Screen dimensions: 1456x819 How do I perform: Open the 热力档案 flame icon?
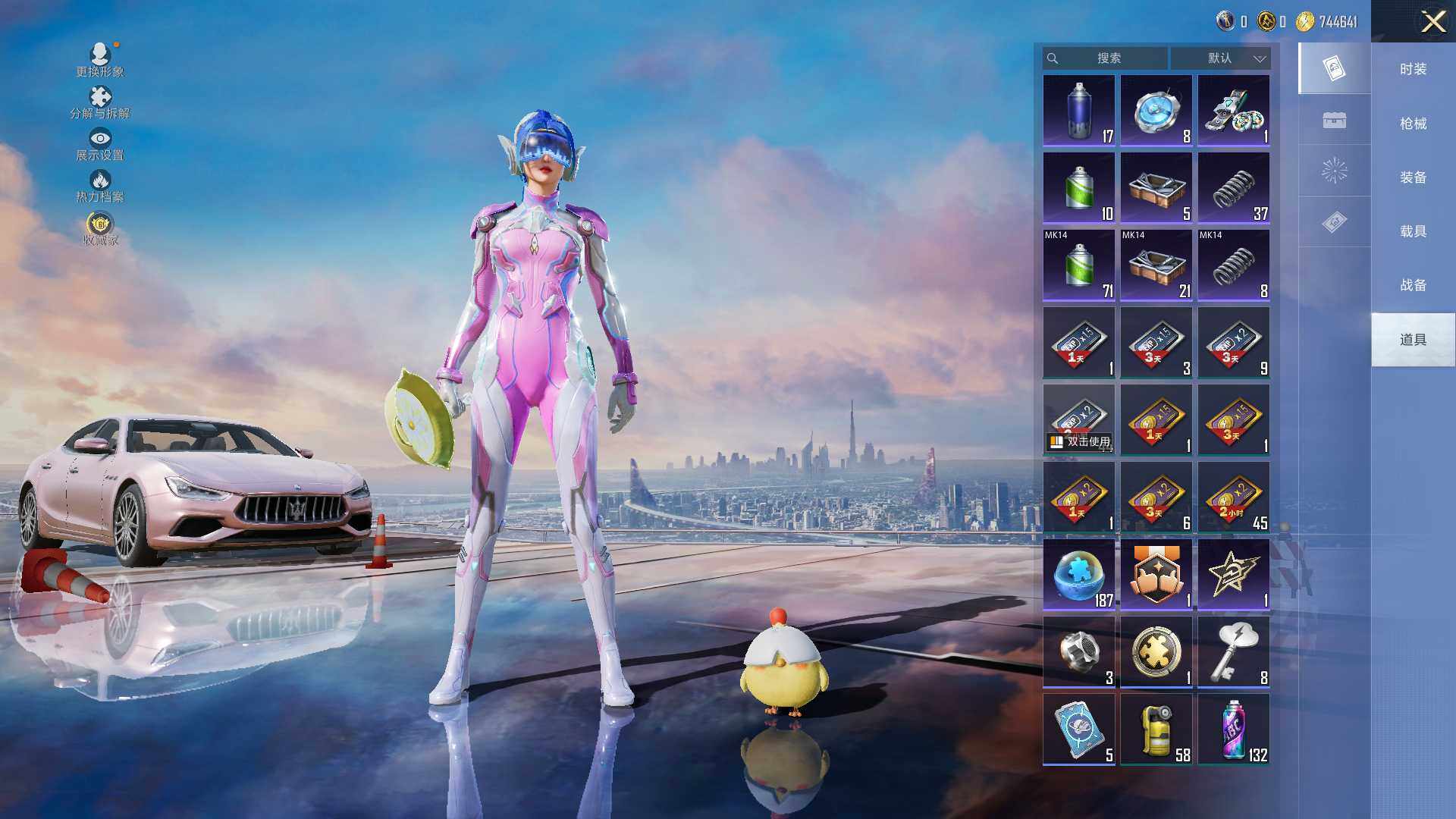[100, 186]
